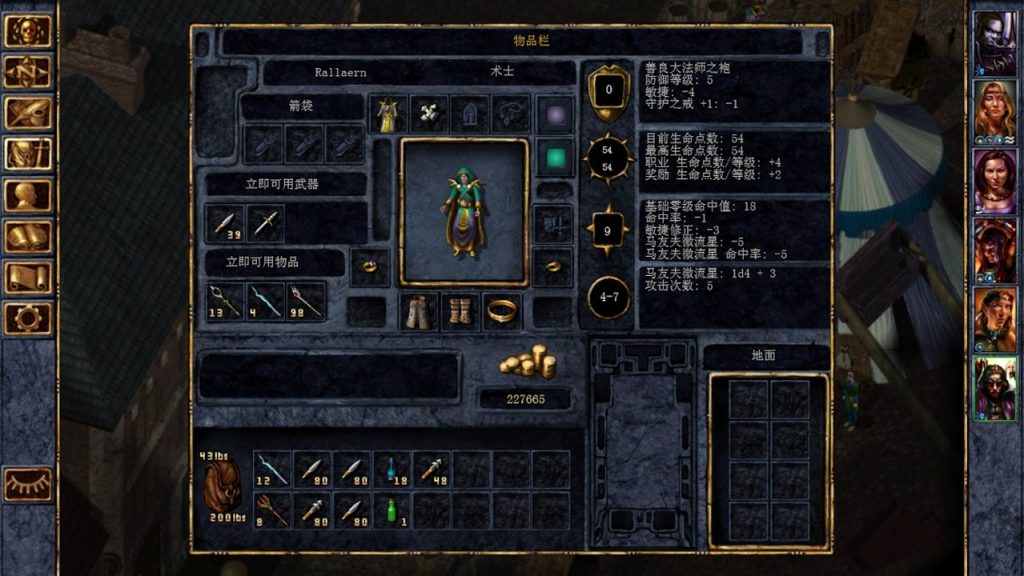Open the character record bust button
The width and height of the screenshot is (1024, 576).
28,195
